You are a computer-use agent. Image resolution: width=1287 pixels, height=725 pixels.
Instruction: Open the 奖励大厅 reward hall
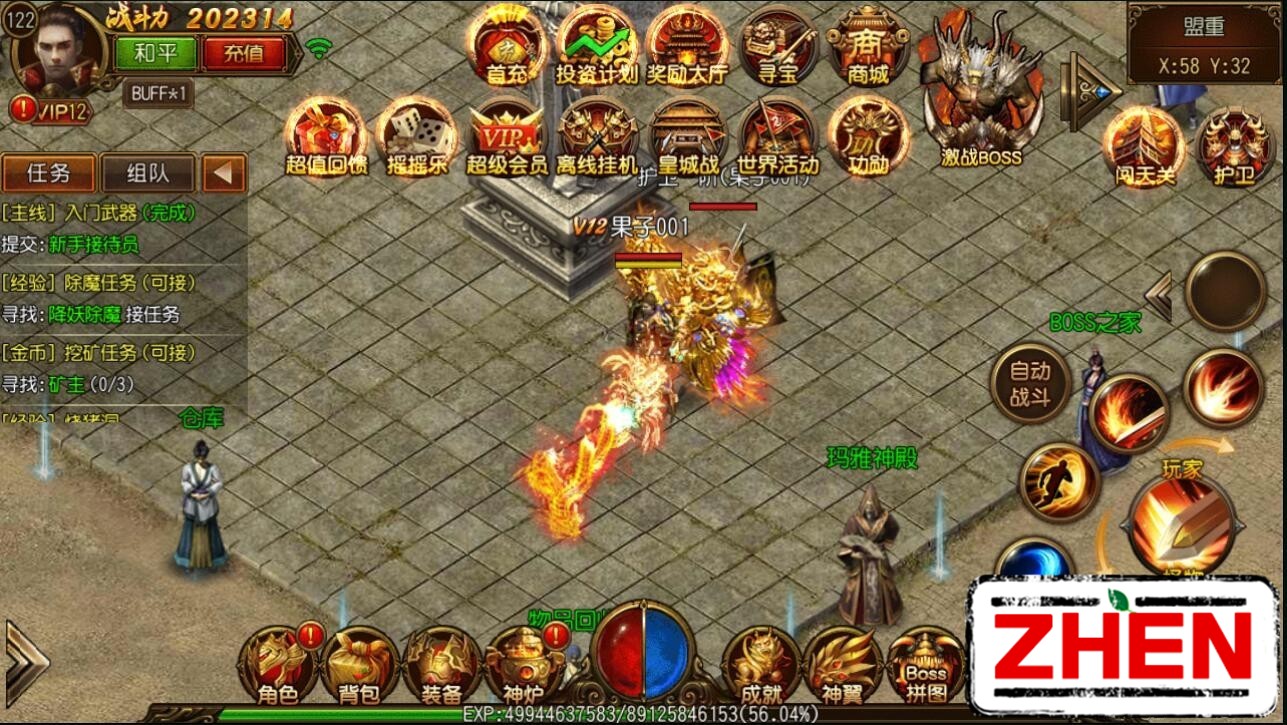click(687, 45)
